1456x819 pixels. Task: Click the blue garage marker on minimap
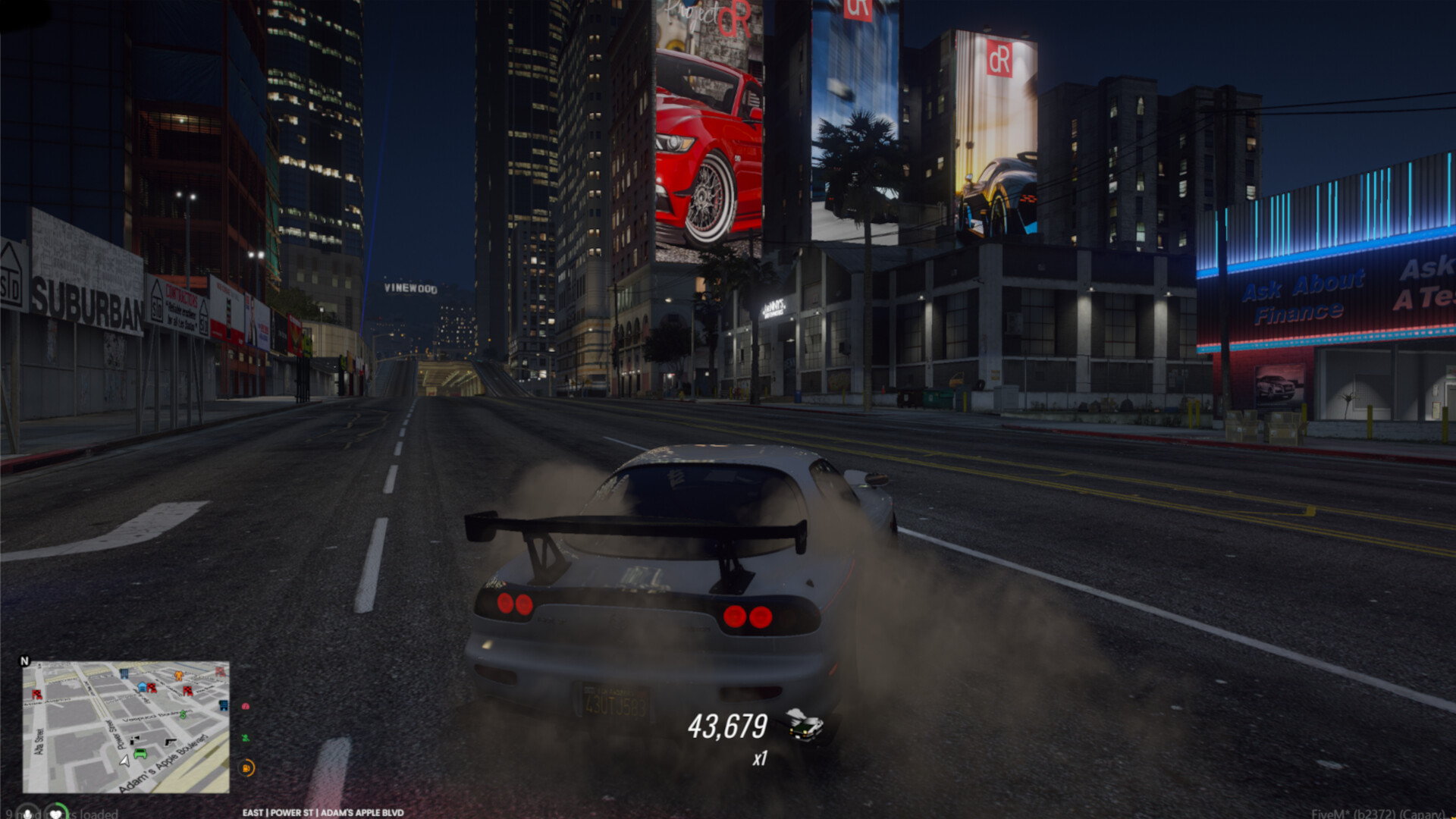pos(142,687)
